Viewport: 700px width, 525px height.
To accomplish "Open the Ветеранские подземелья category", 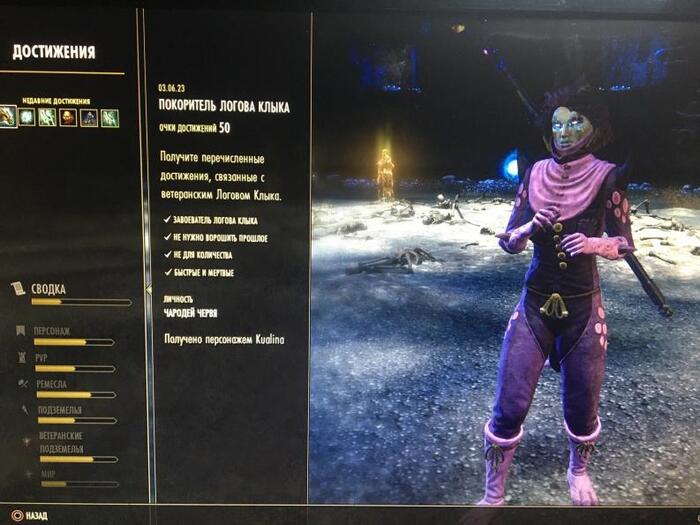I will tap(60, 442).
